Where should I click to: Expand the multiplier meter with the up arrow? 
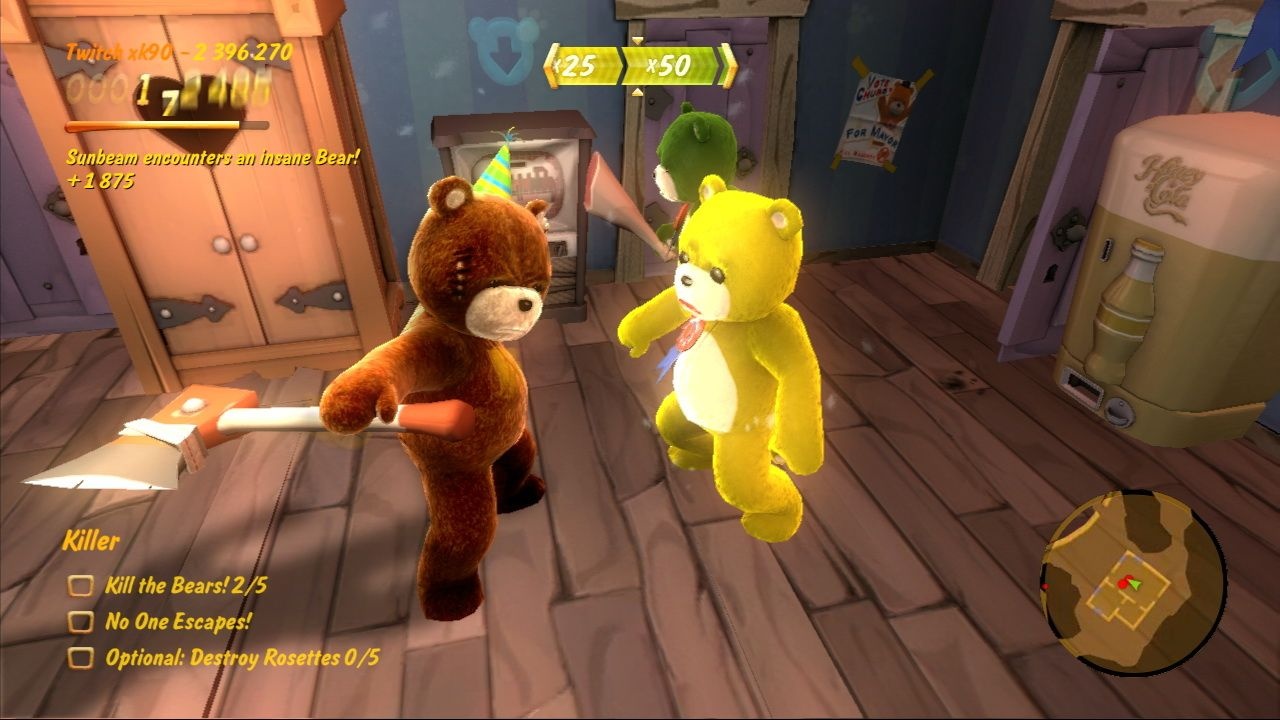(637, 92)
